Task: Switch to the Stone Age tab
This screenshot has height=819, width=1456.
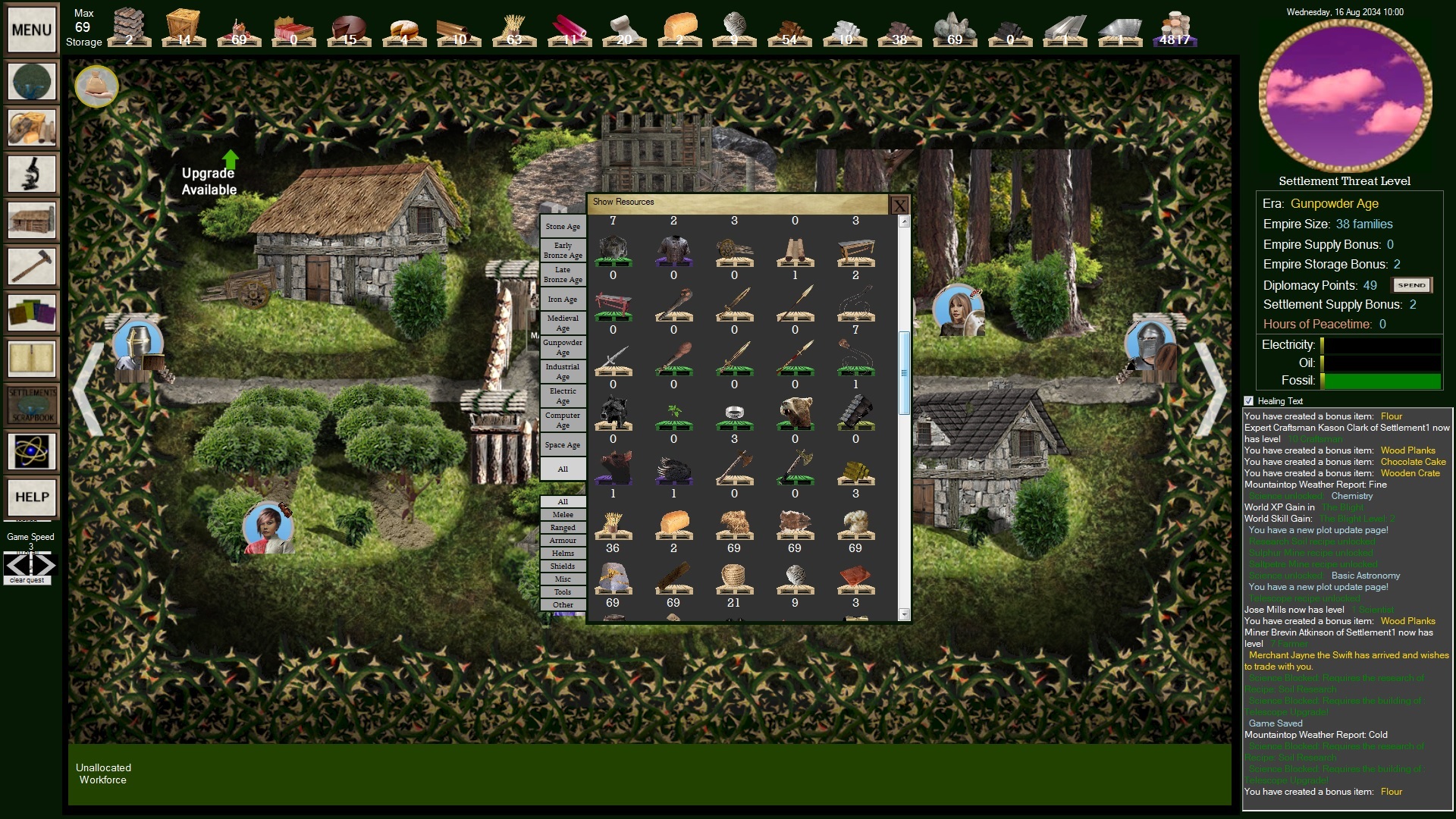Action: coord(562,225)
